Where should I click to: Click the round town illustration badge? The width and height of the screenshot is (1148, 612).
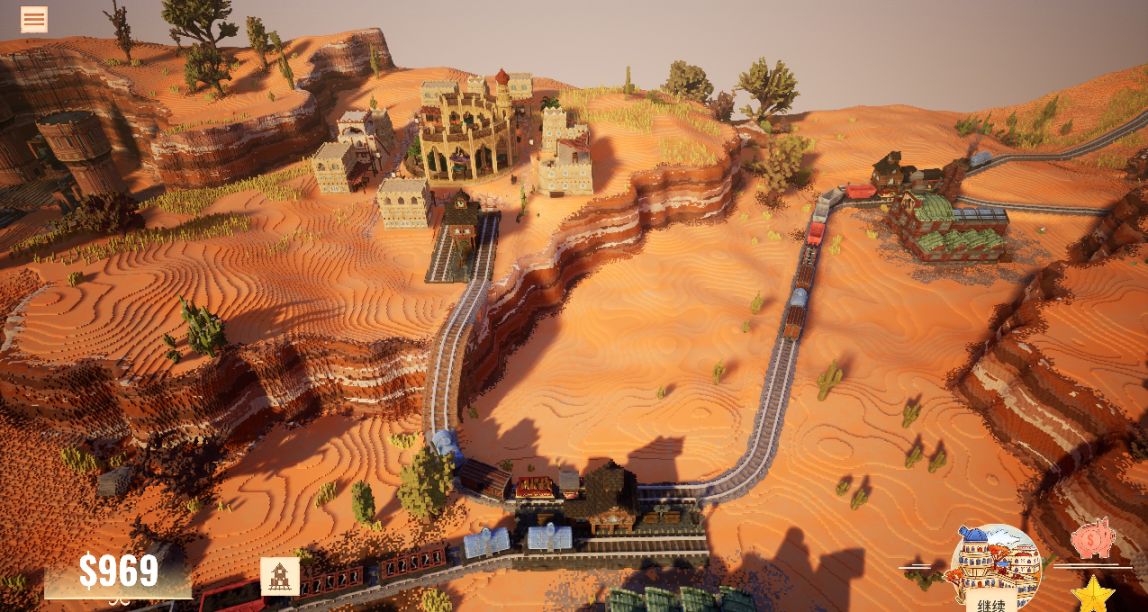993,560
